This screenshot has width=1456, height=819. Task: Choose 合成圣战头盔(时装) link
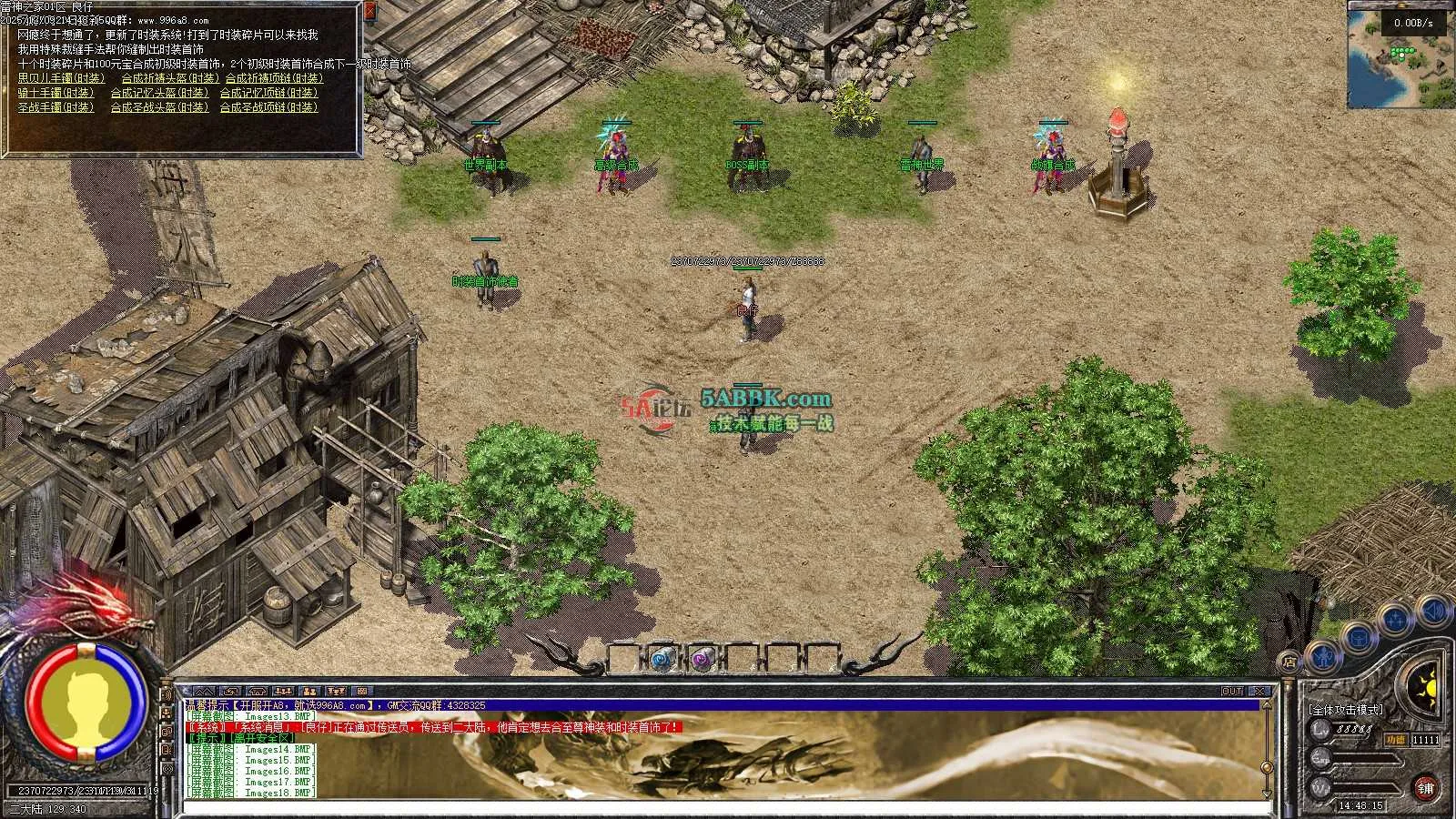click(x=159, y=107)
